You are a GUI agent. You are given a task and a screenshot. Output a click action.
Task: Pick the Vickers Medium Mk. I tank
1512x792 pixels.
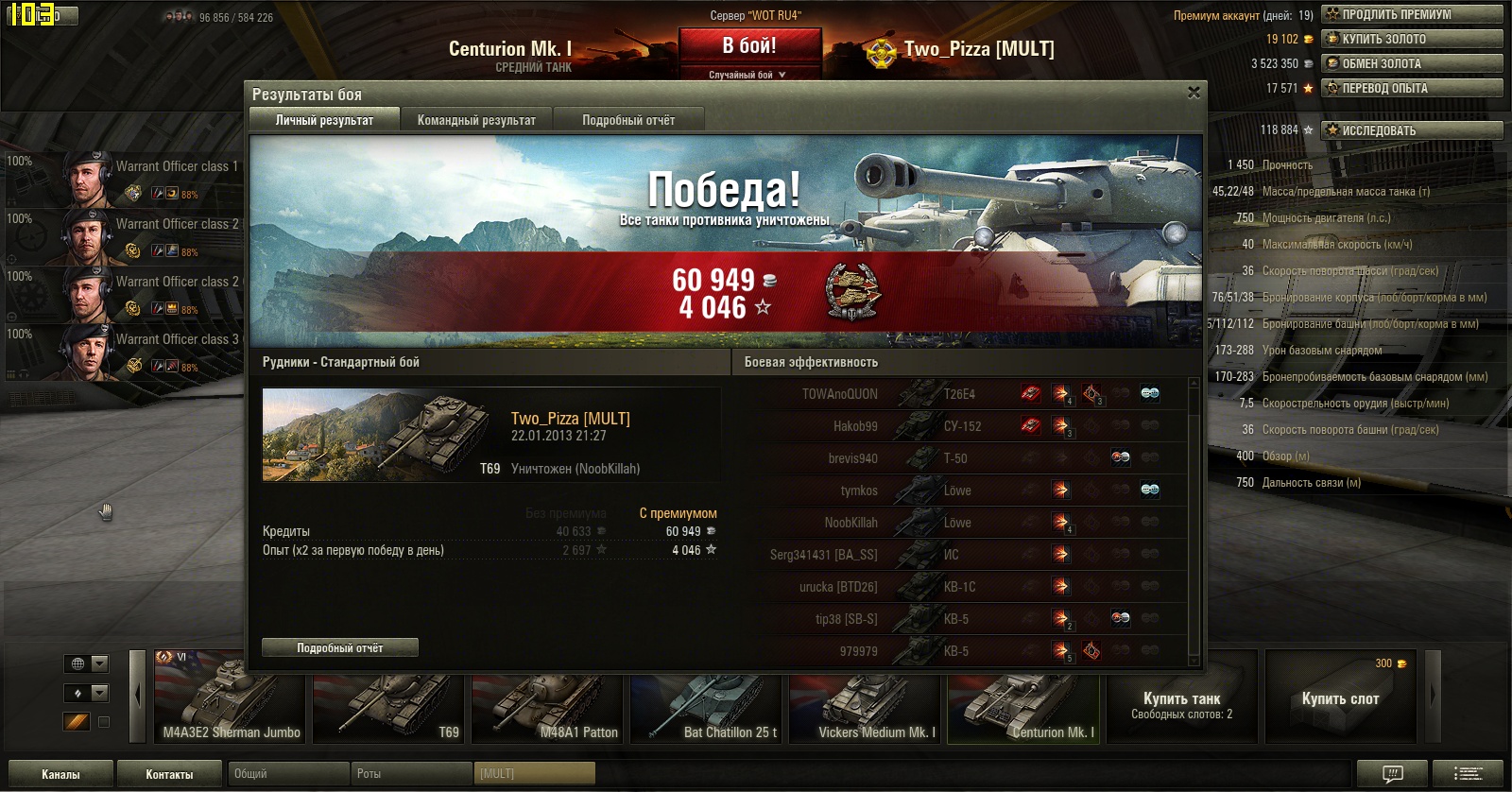[x=866, y=697]
